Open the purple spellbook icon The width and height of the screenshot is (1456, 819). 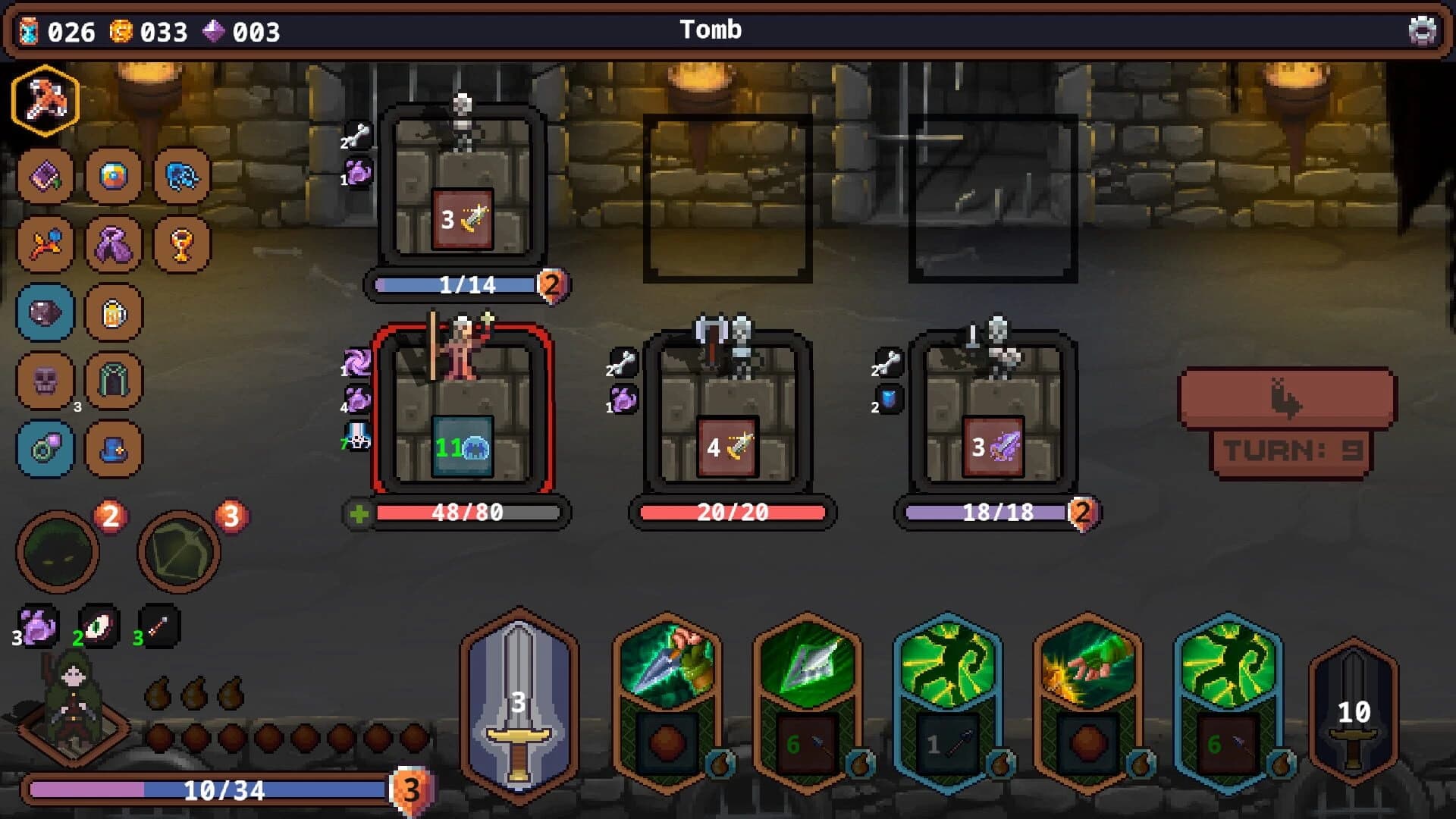coord(44,177)
